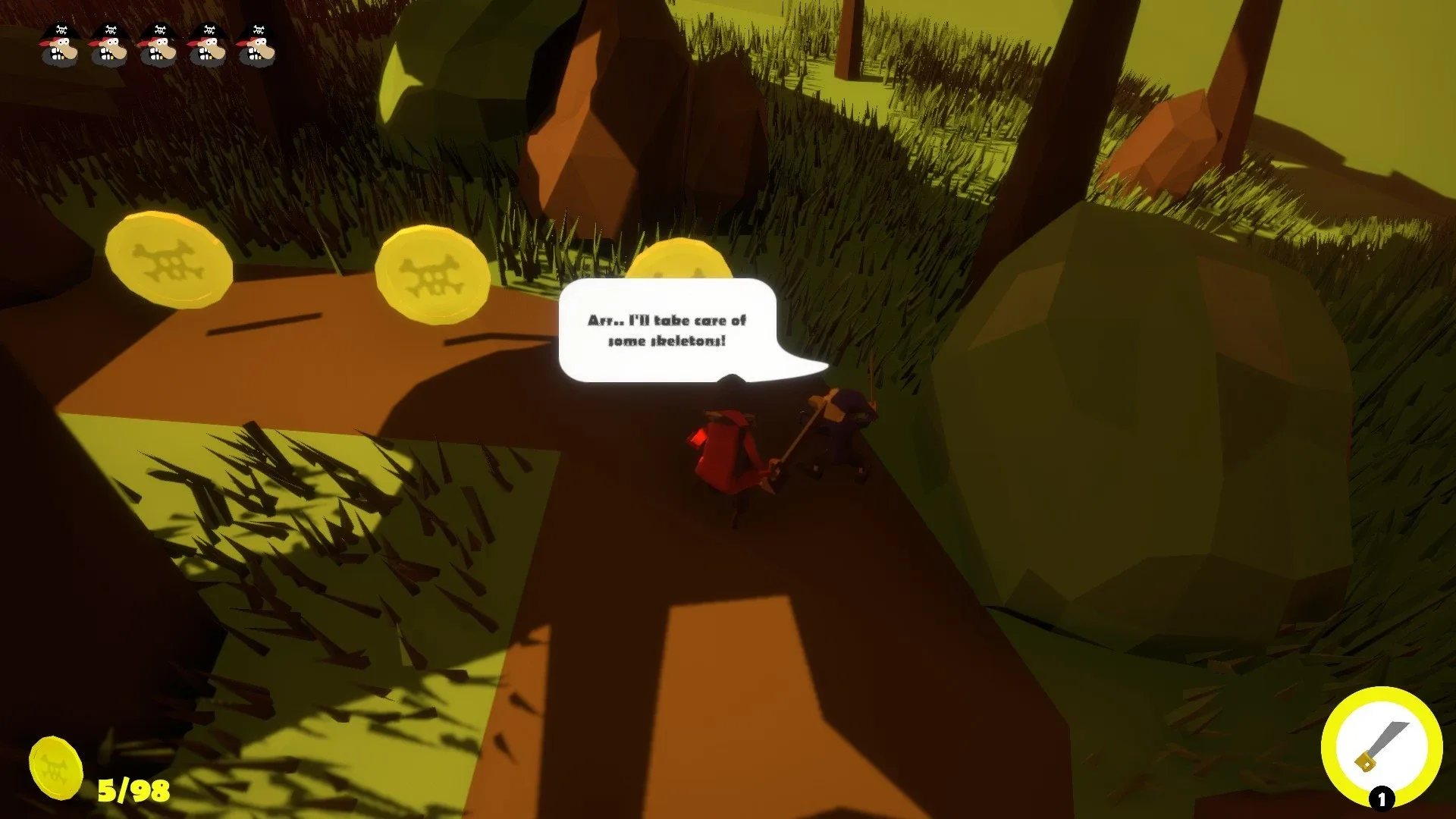Click the coin behind the speech bubble
This screenshot has height=819, width=1456.
tap(682, 267)
